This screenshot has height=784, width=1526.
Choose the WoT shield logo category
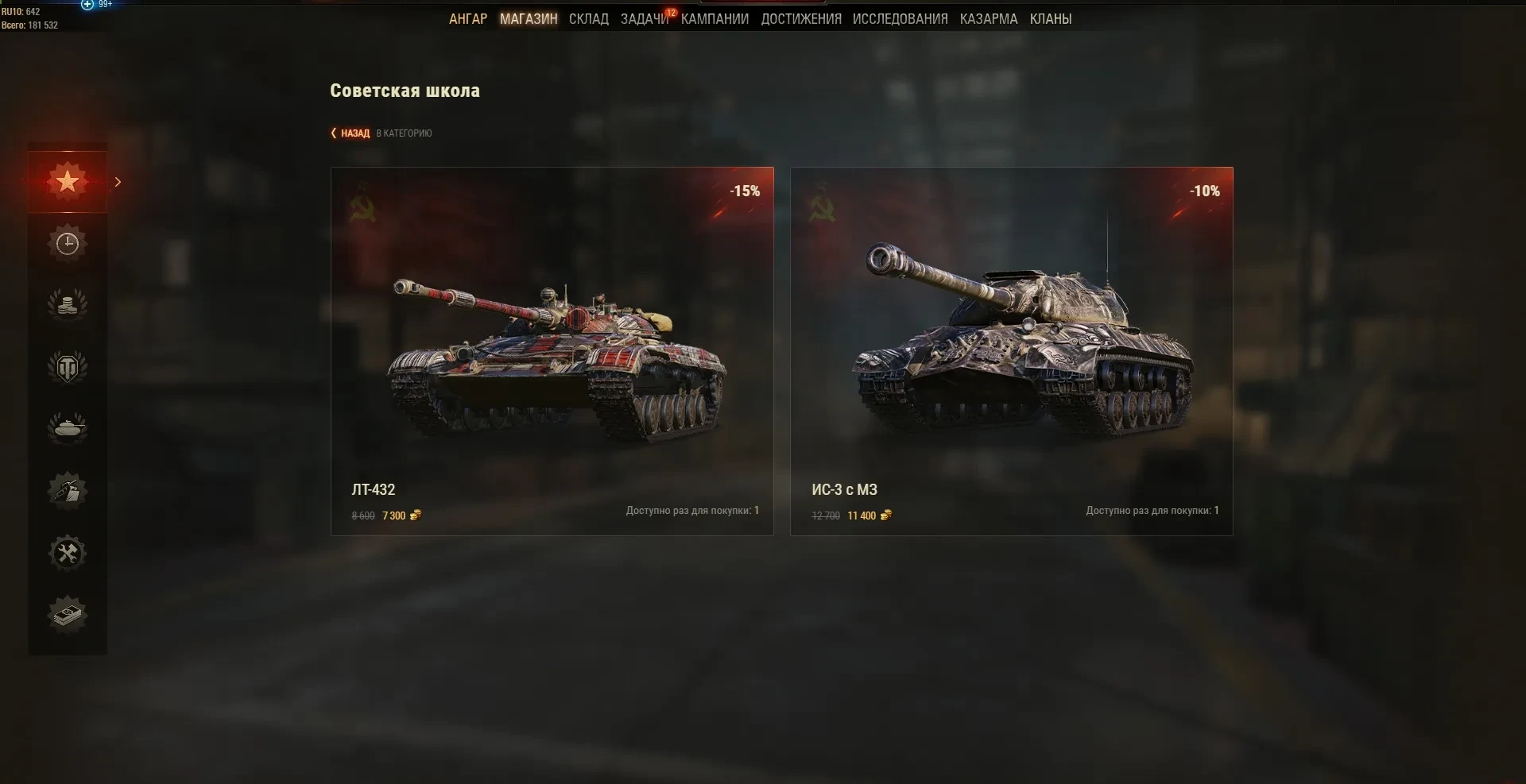[68, 367]
